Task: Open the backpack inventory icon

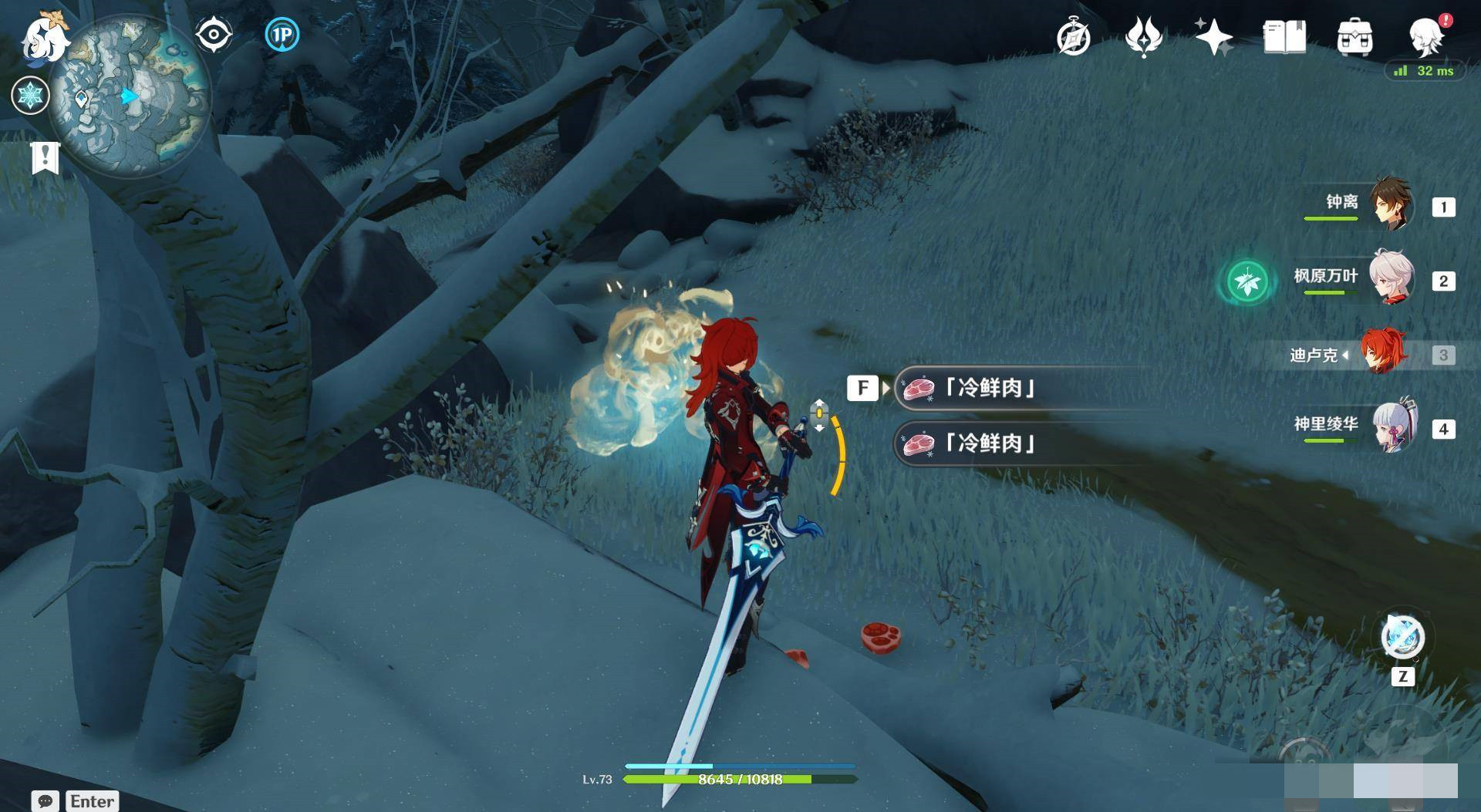Action: point(1354,37)
